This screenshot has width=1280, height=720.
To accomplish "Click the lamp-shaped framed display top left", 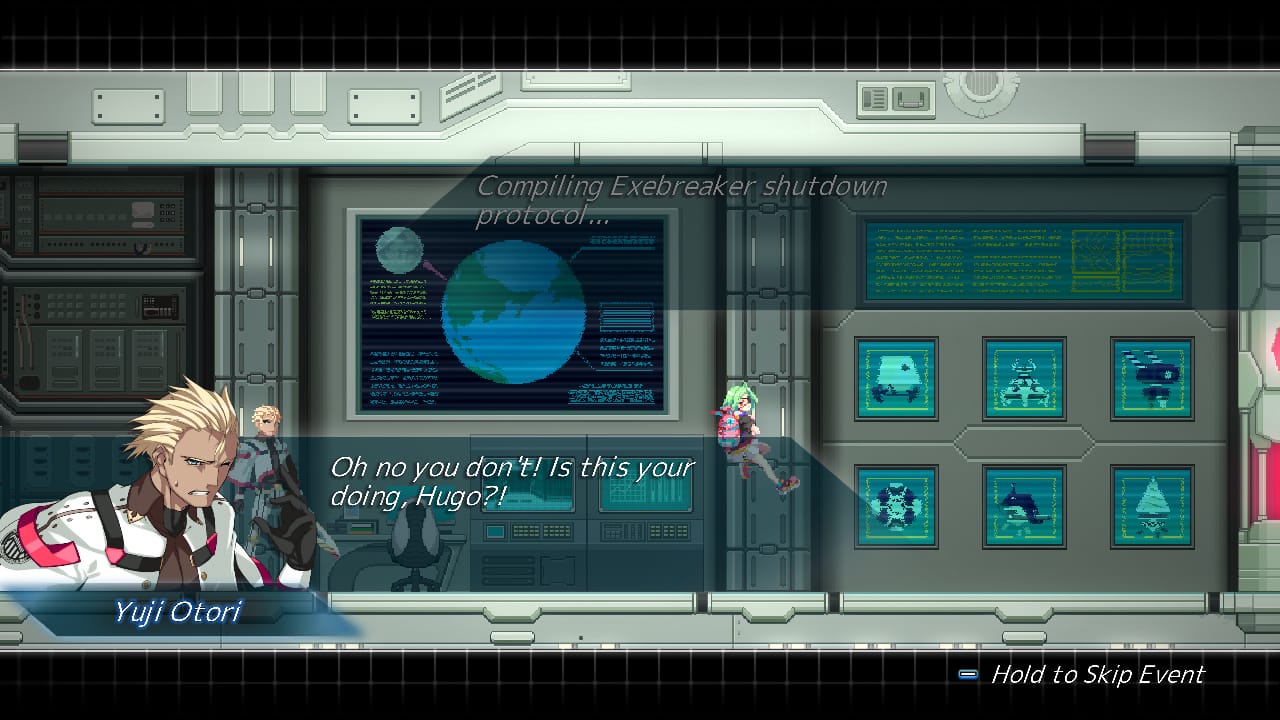I will coord(896,377).
